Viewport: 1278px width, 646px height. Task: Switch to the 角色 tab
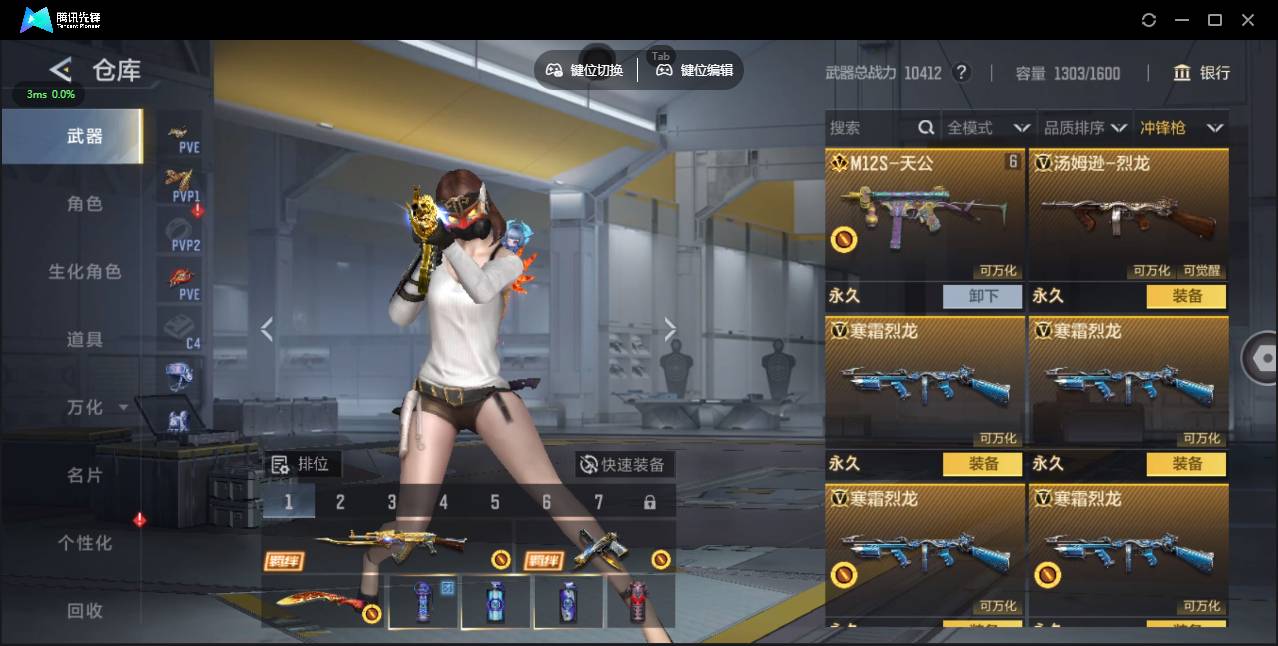(85, 204)
